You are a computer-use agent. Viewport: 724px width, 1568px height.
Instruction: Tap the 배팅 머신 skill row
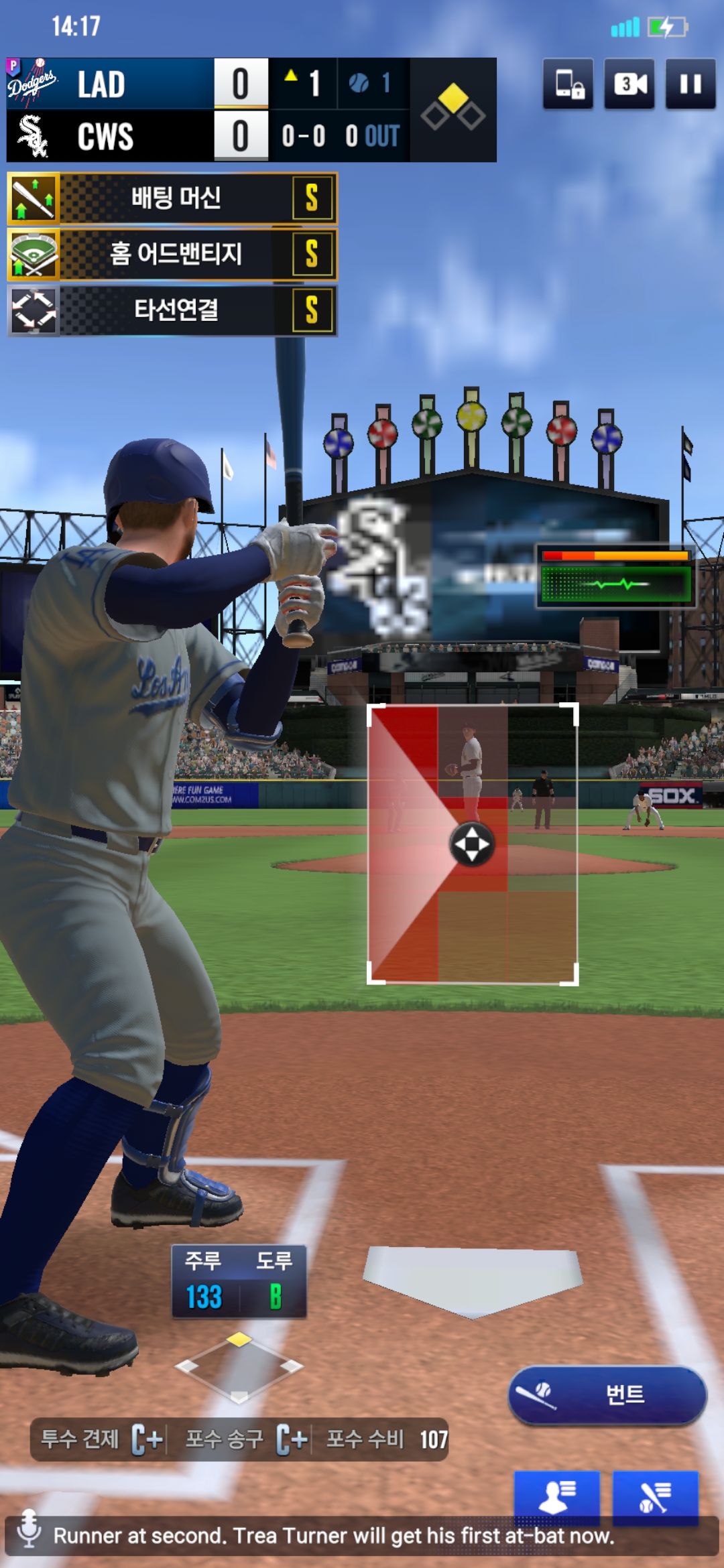pos(172,198)
